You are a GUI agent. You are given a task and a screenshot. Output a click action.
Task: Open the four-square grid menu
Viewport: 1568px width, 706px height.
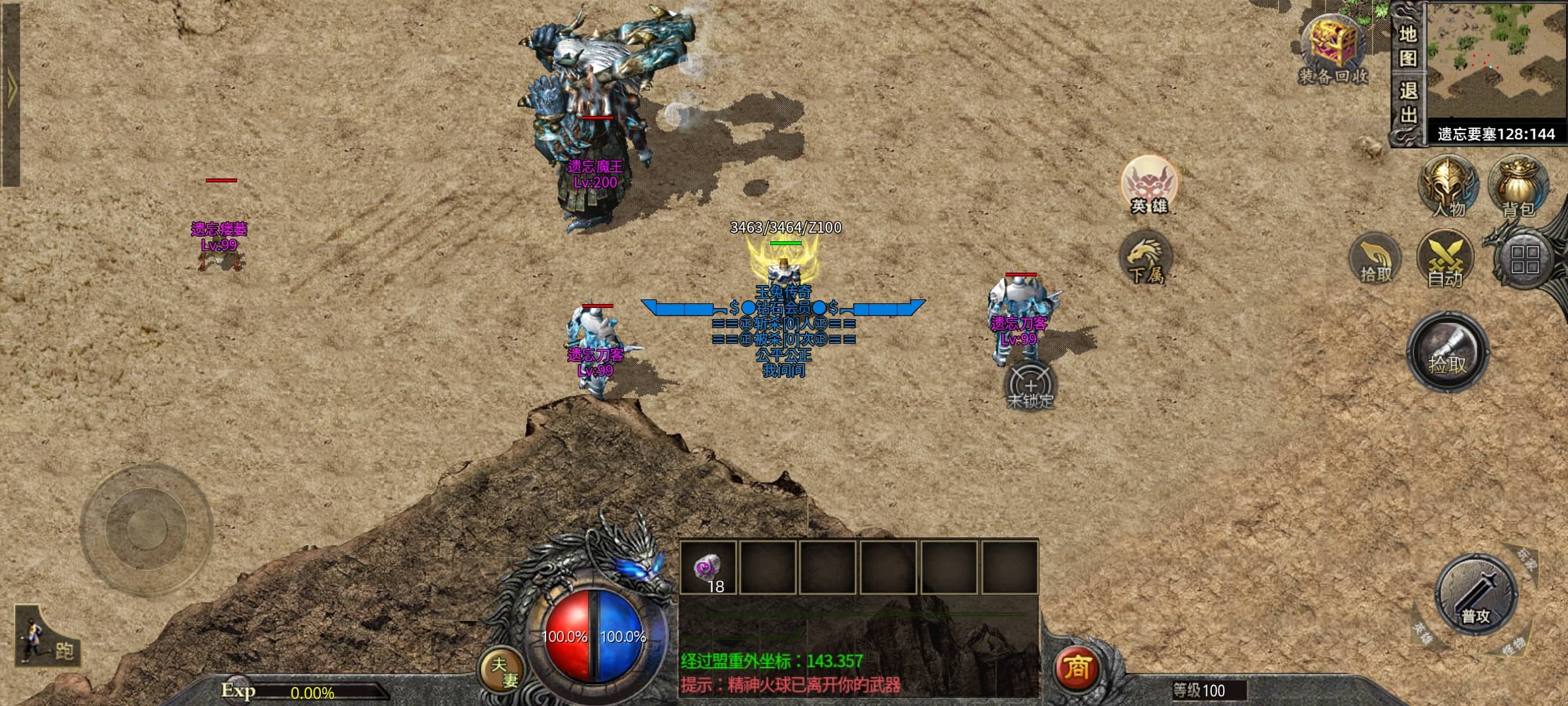[x=1524, y=259]
